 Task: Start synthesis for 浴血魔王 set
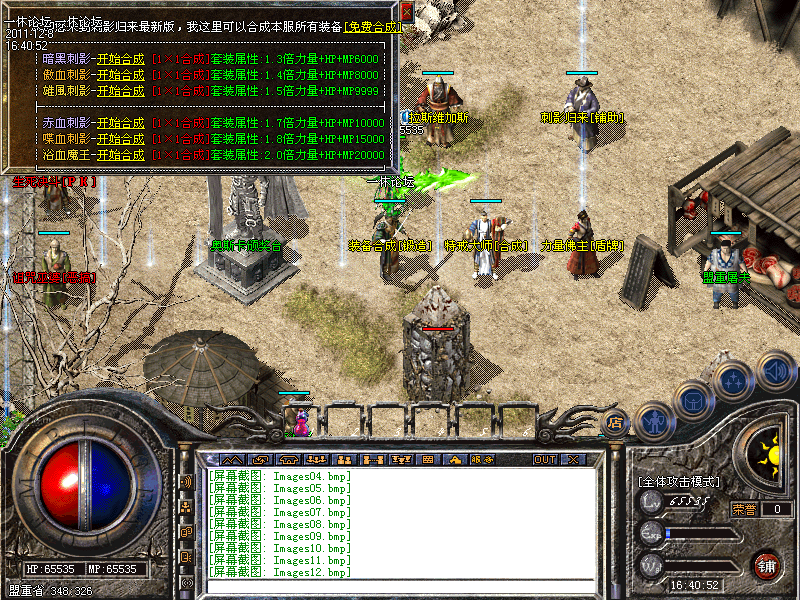pos(120,155)
